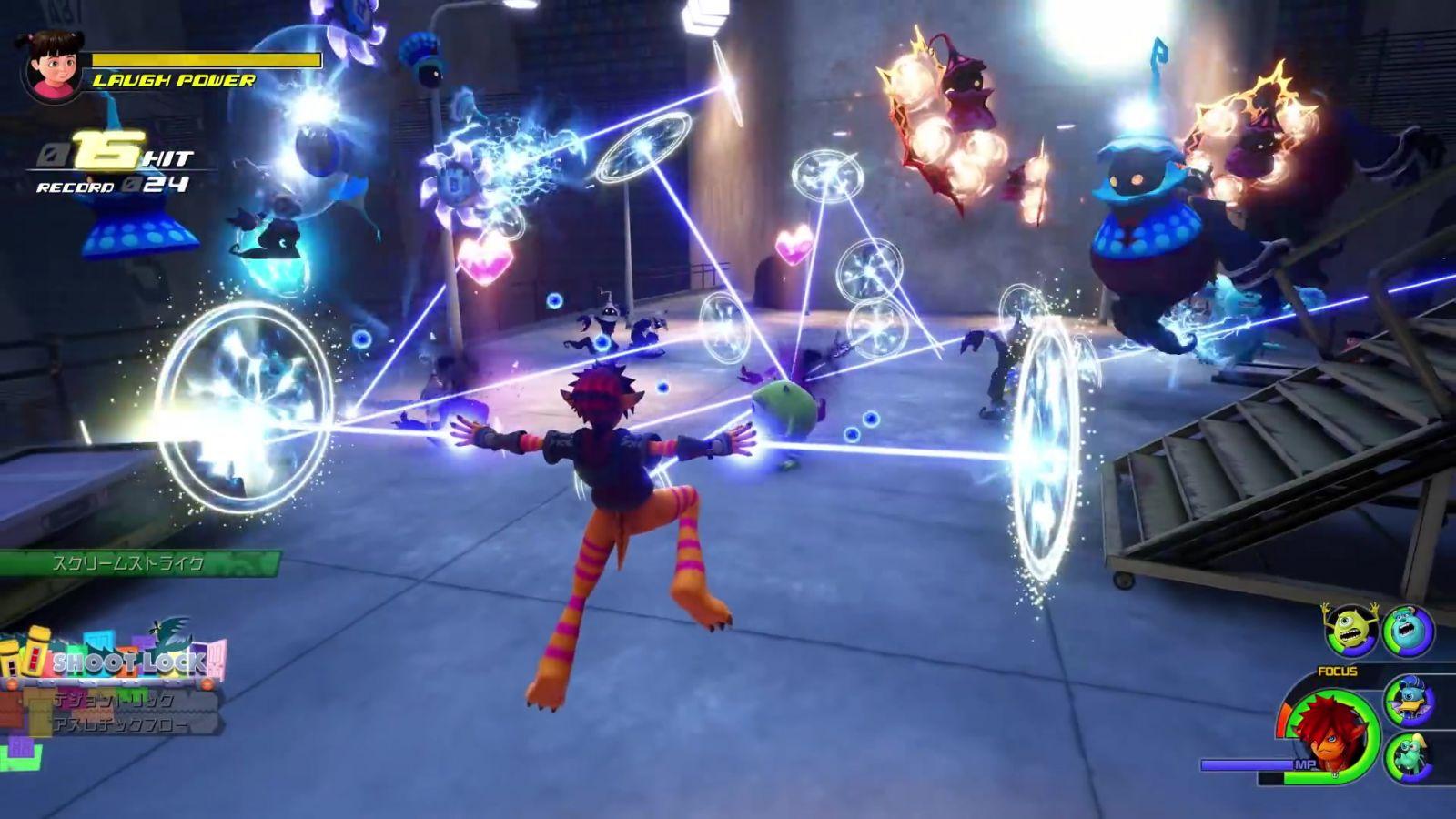Select Sulley's party portrait
The height and width of the screenshot is (819, 1456).
pos(1407,630)
